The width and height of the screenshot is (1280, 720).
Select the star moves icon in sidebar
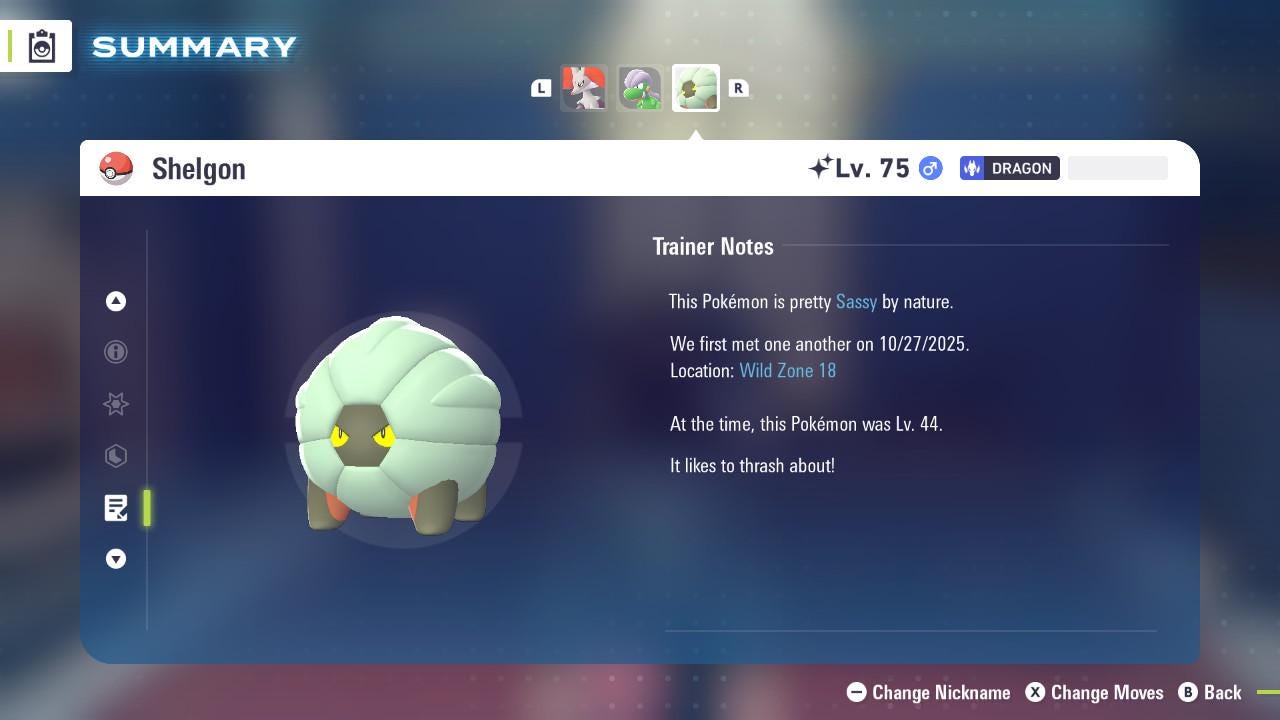click(x=116, y=404)
